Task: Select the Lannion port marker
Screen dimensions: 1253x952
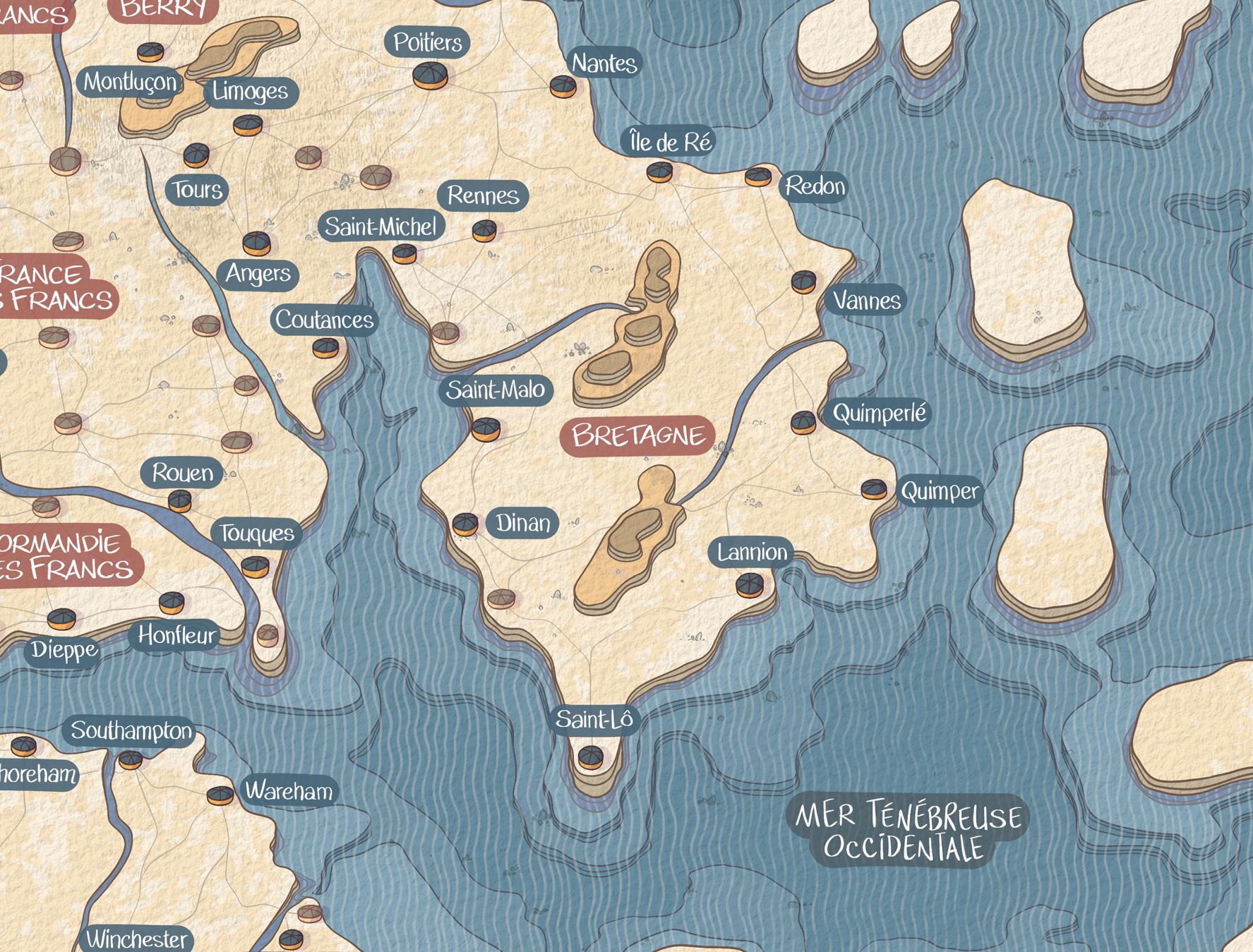Action: (x=749, y=584)
